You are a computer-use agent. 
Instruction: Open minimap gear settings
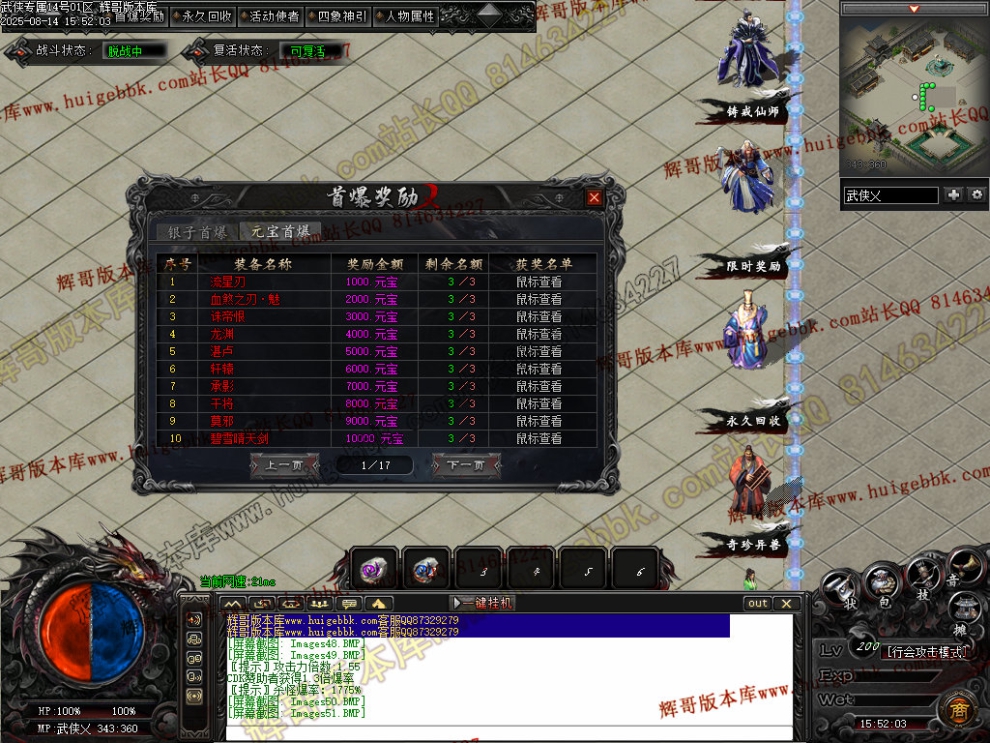977,195
